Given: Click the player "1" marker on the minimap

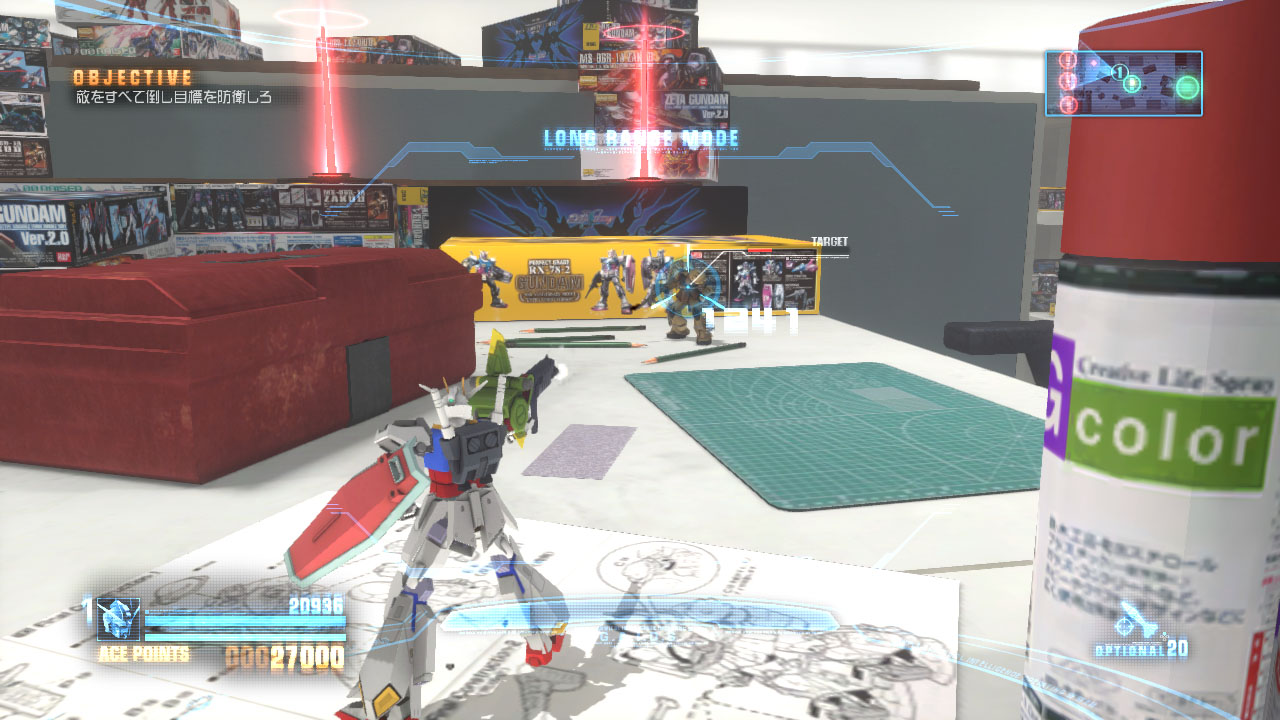Looking at the screenshot, I should (1119, 71).
